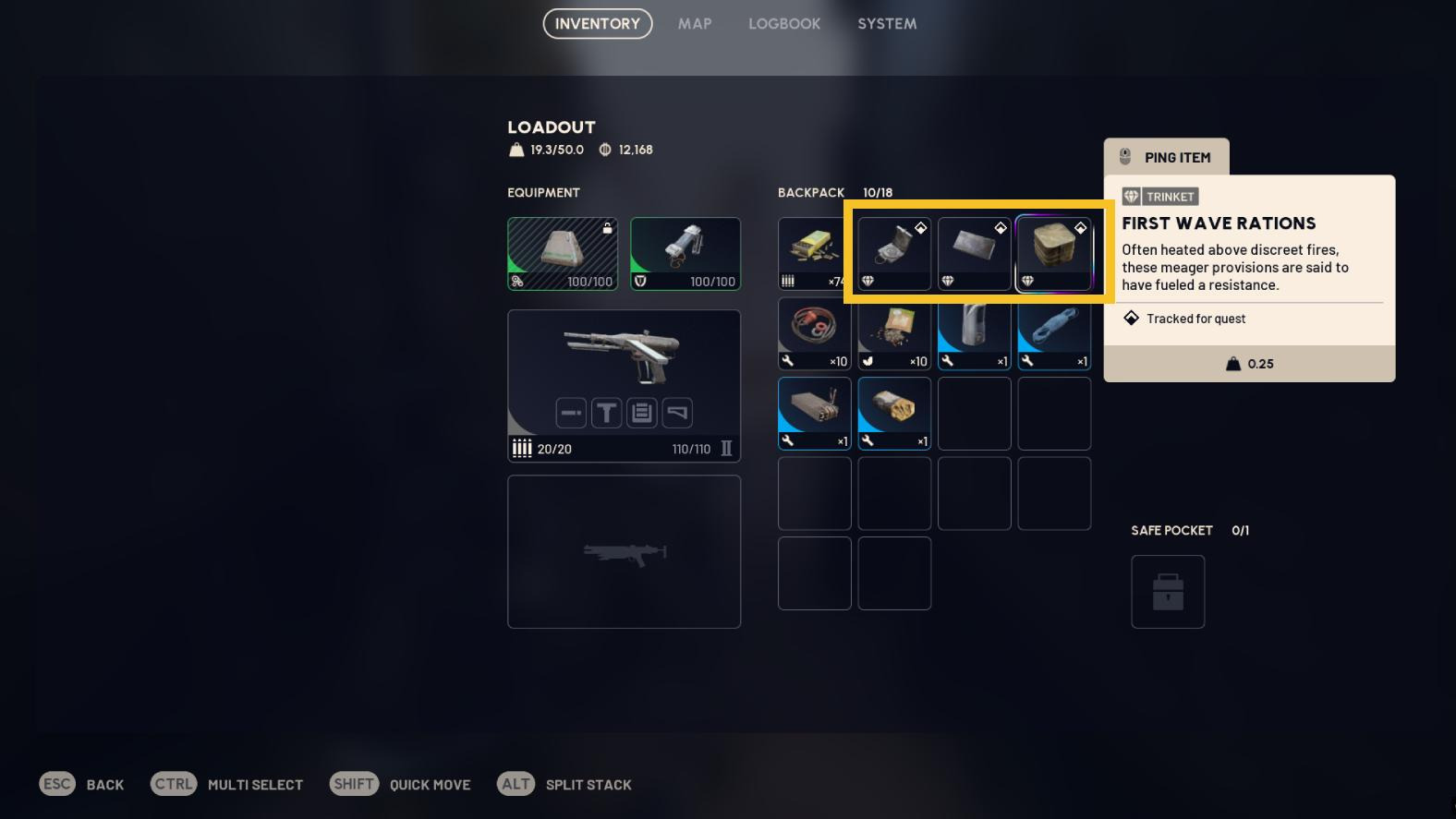Click the blue rope bundle item
The height and width of the screenshot is (819, 1456).
(1054, 333)
